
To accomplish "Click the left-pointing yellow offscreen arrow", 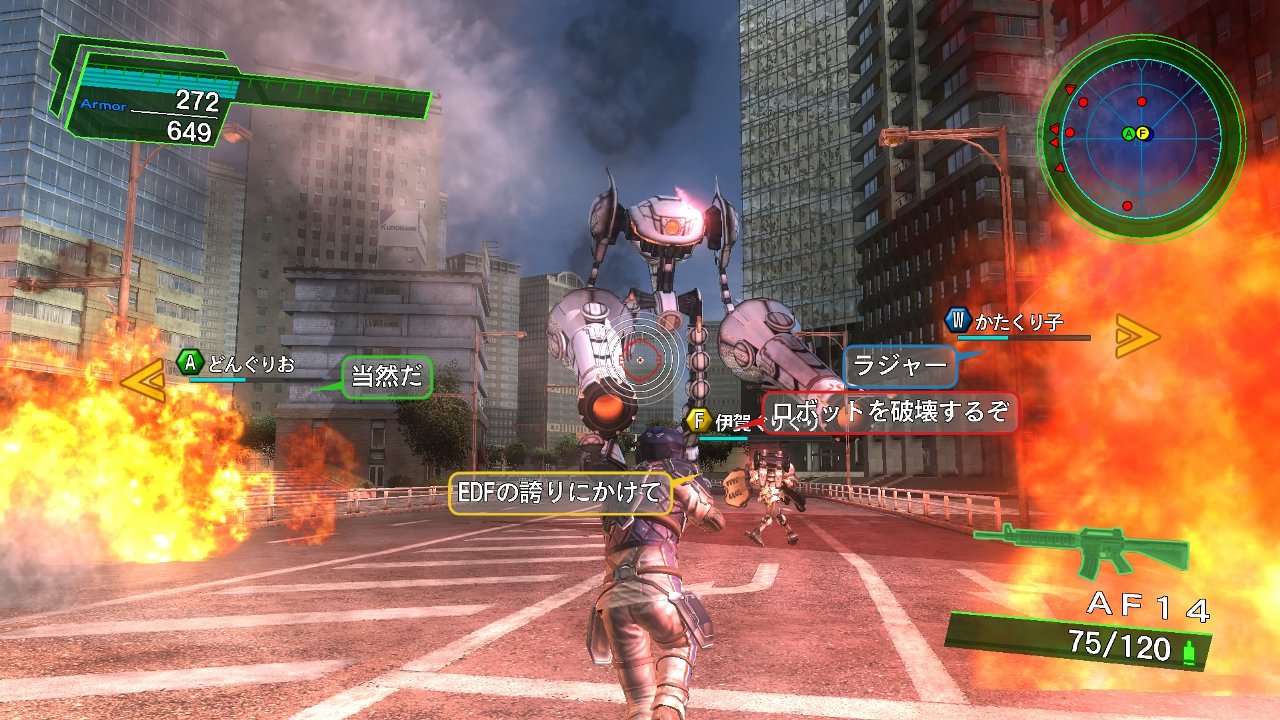I will [x=142, y=380].
